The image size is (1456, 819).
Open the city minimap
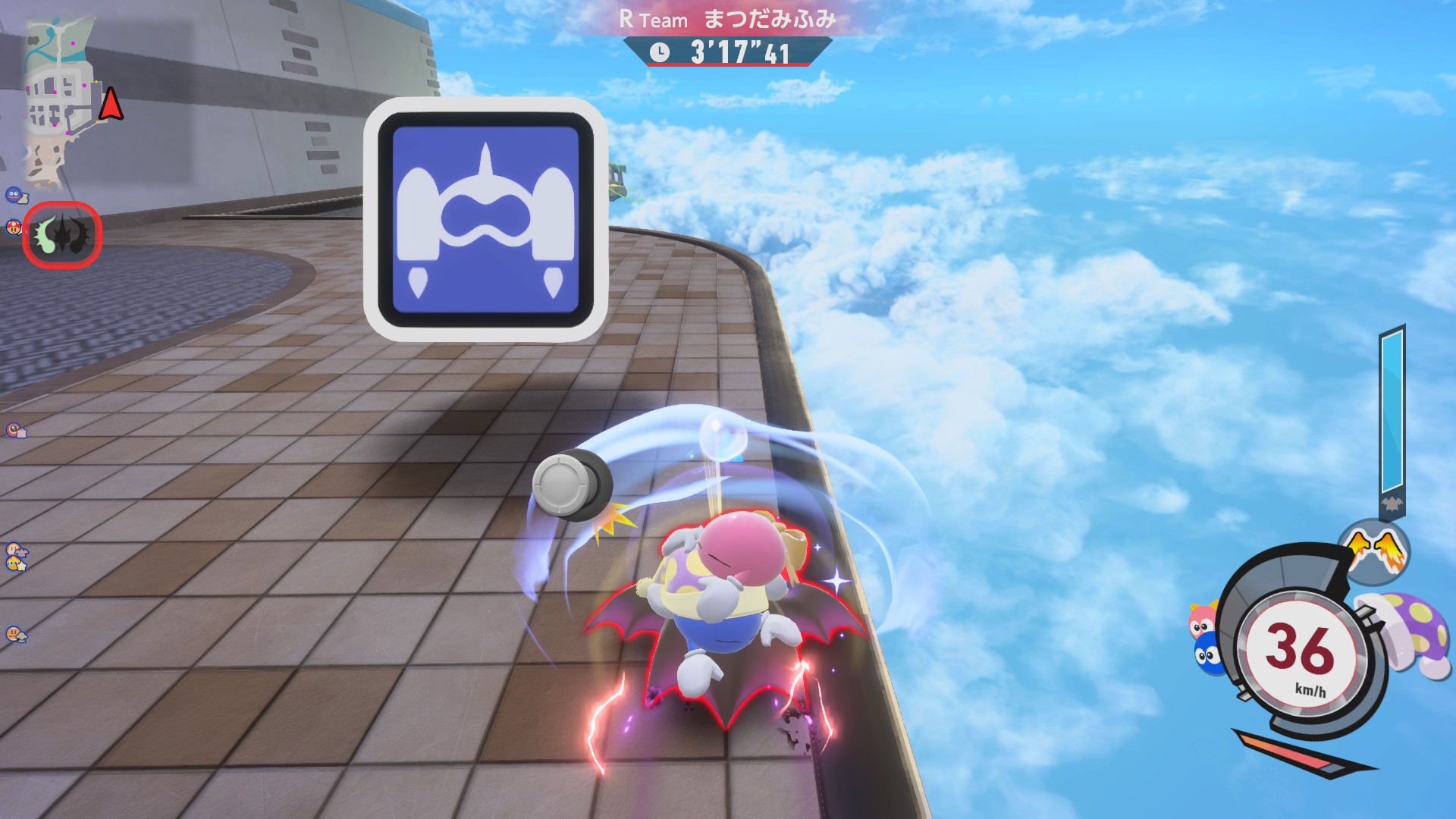tap(59, 102)
